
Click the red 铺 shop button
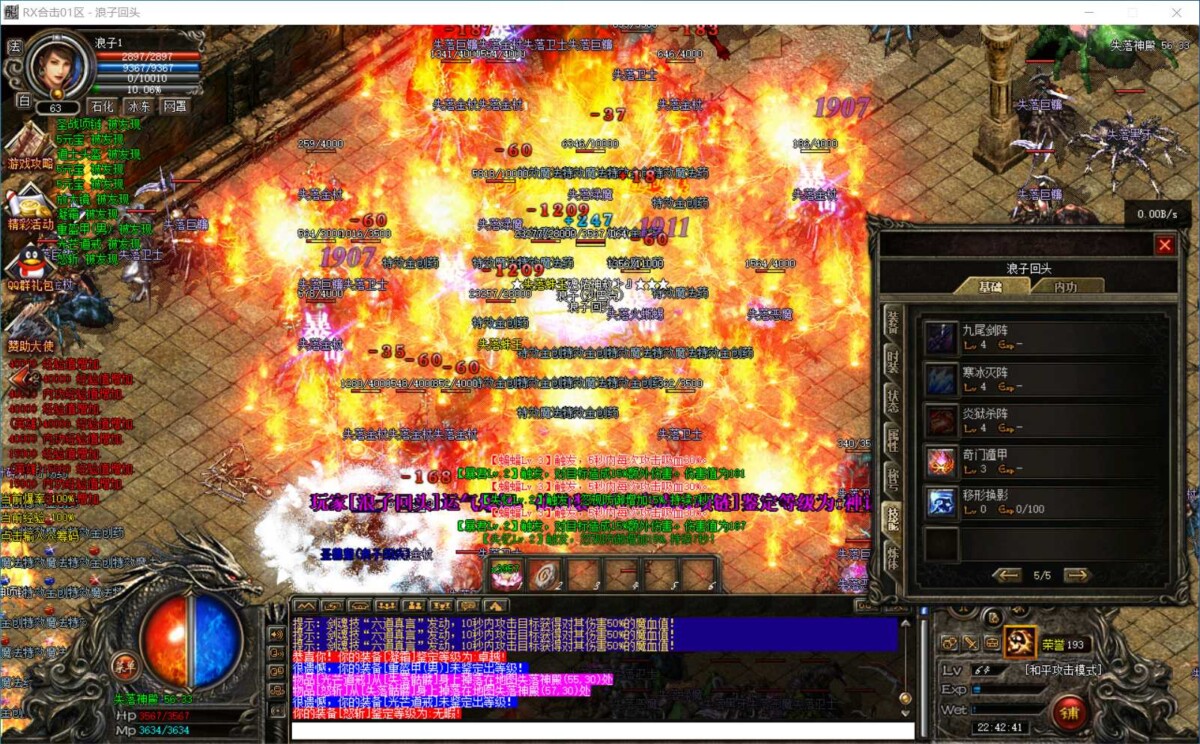click(1070, 711)
